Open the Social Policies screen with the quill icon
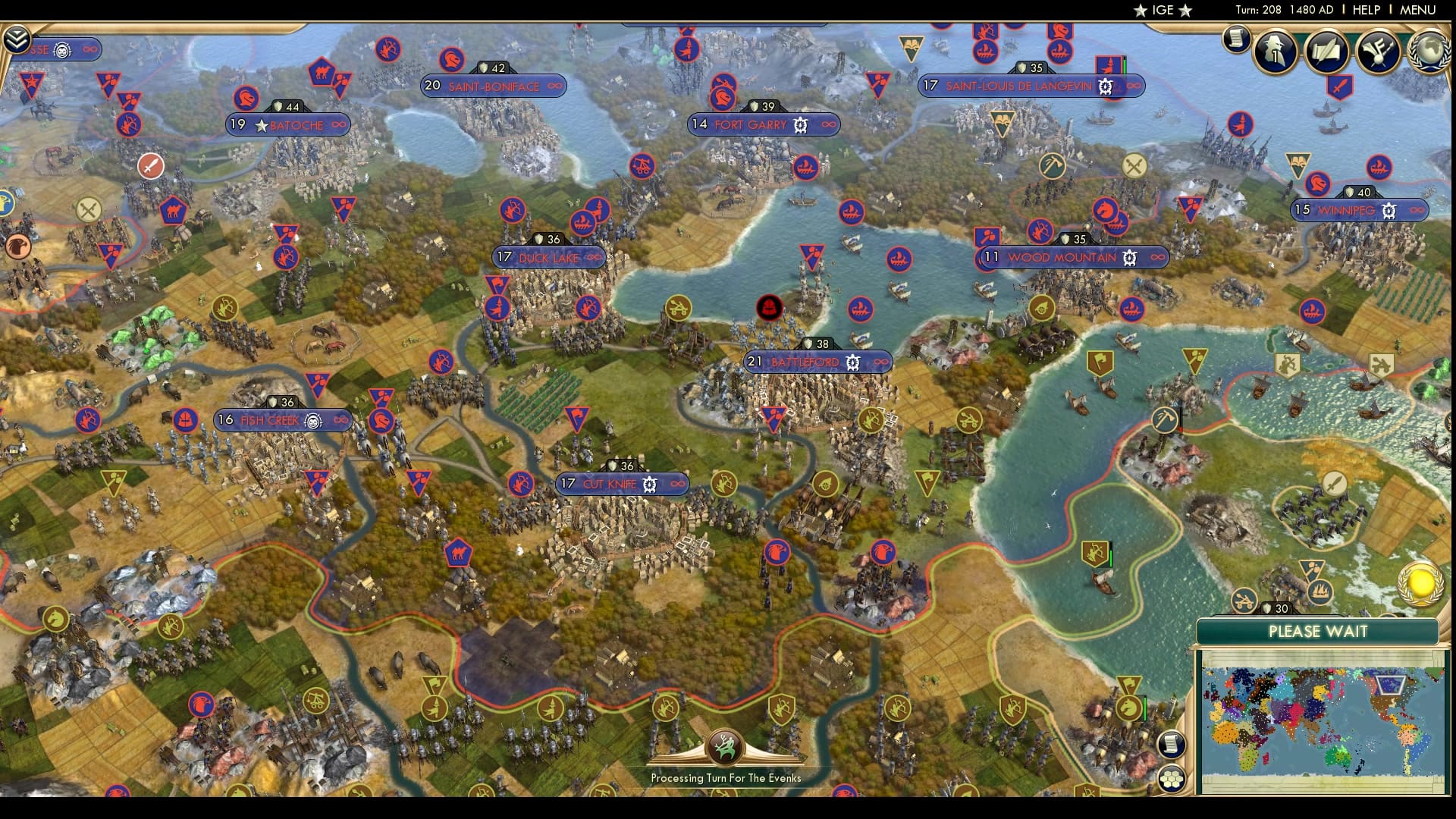The height and width of the screenshot is (819, 1456). (1327, 52)
